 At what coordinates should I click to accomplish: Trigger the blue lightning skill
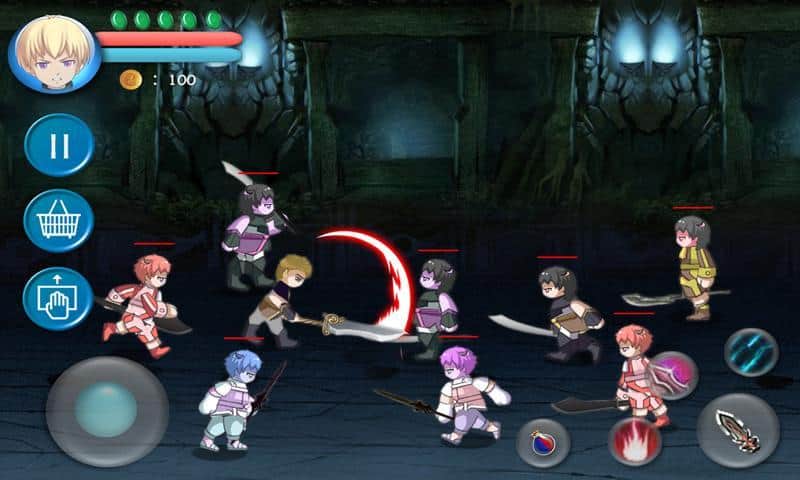751,352
